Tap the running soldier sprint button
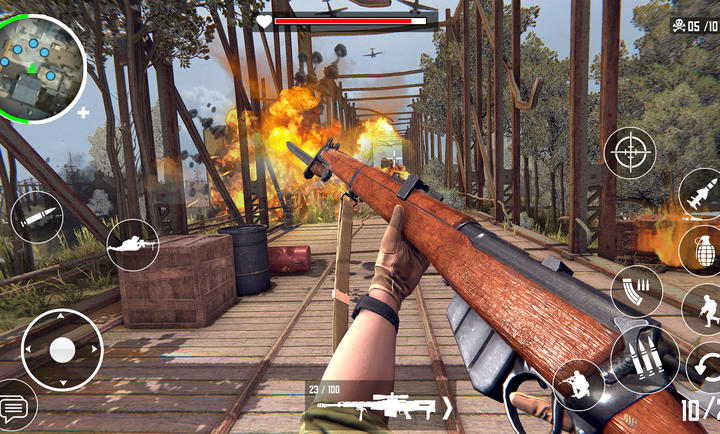Image resolution: width=720 pixels, height=434 pixels. [x=703, y=310]
